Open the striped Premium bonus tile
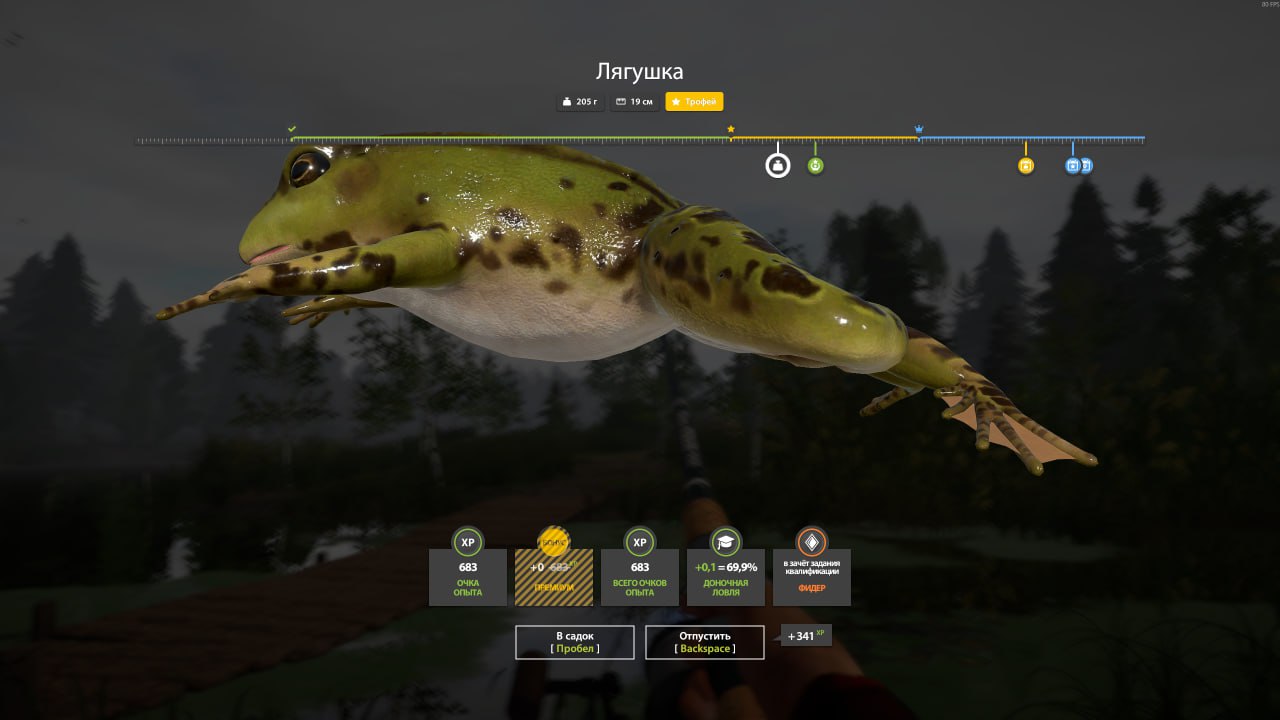Viewport: 1280px width, 720px height. click(x=554, y=576)
